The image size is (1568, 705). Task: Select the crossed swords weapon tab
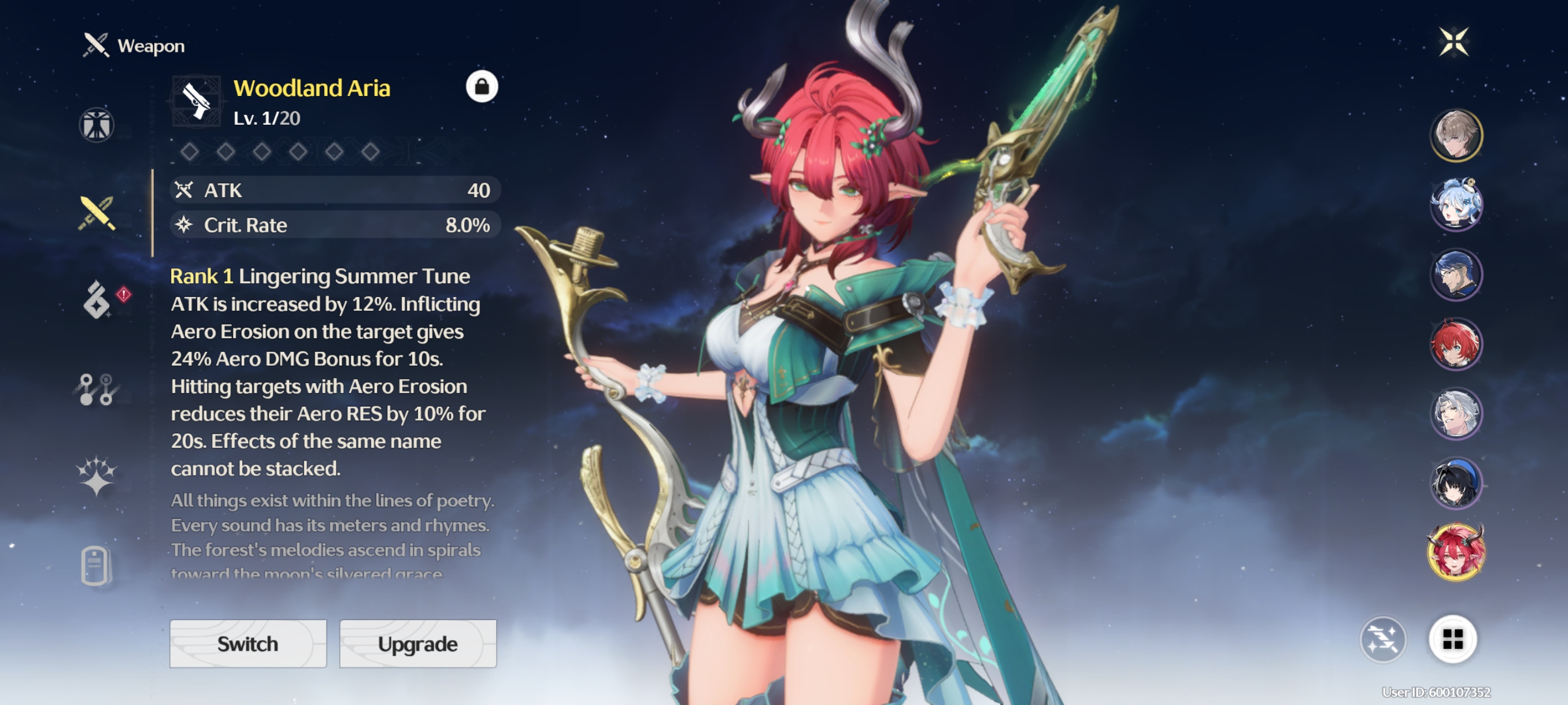click(x=96, y=213)
